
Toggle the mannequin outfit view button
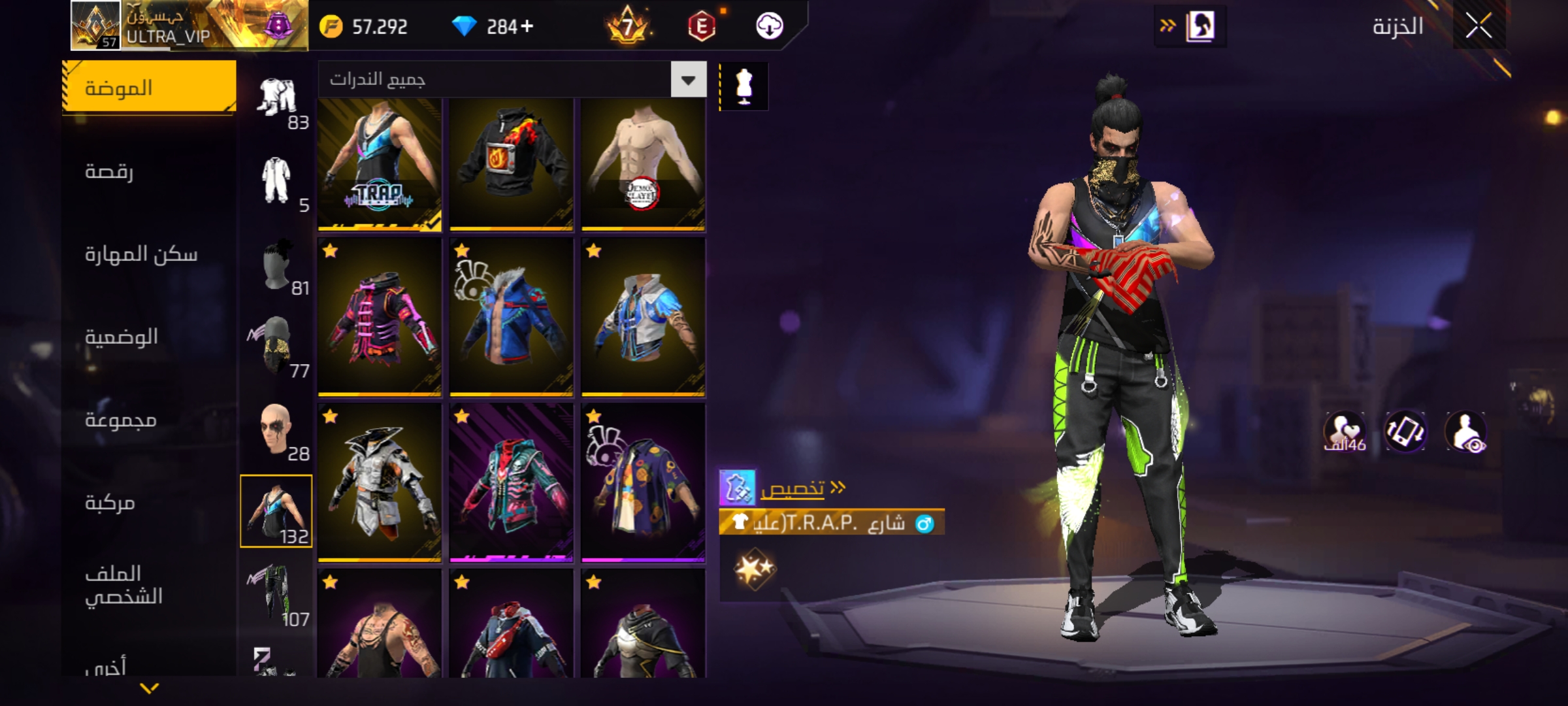pos(744,86)
